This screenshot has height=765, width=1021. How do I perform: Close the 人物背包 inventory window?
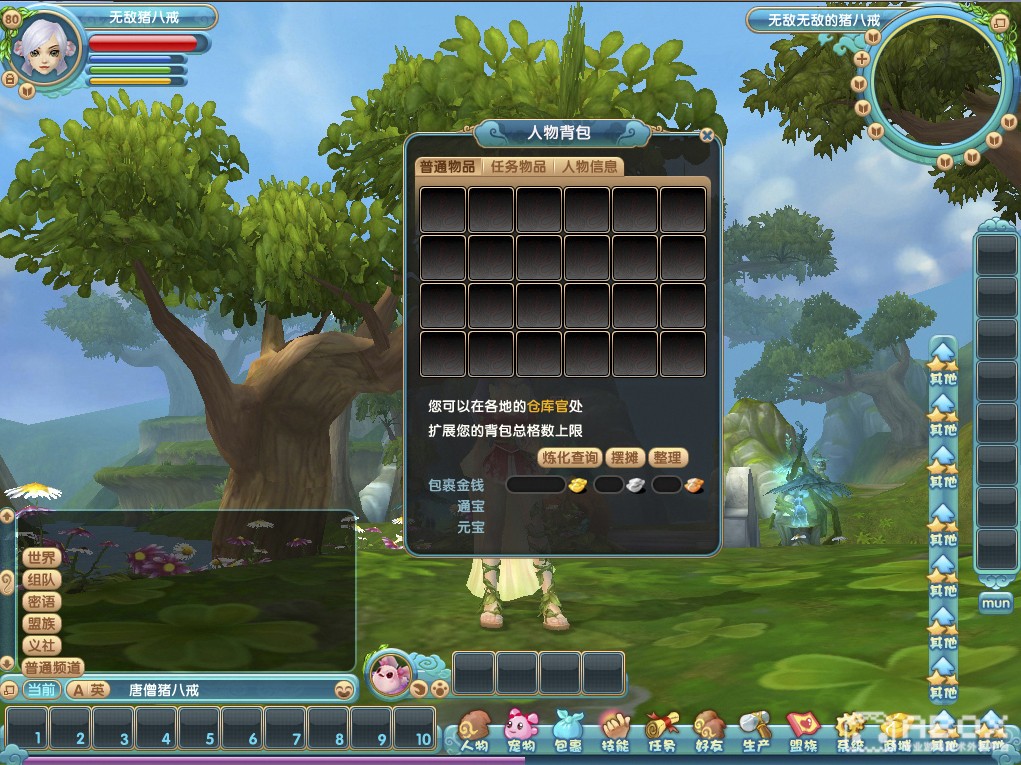point(707,135)
